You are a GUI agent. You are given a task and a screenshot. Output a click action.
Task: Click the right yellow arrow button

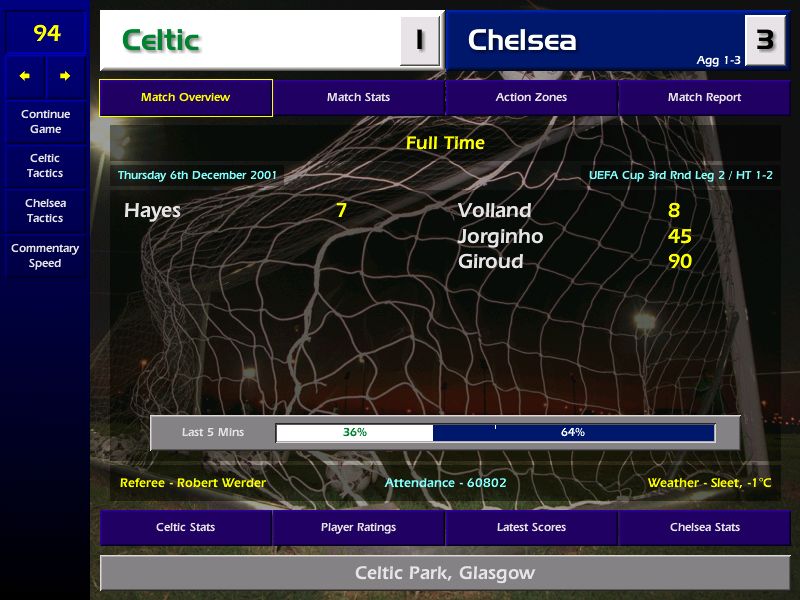(65, 76)
